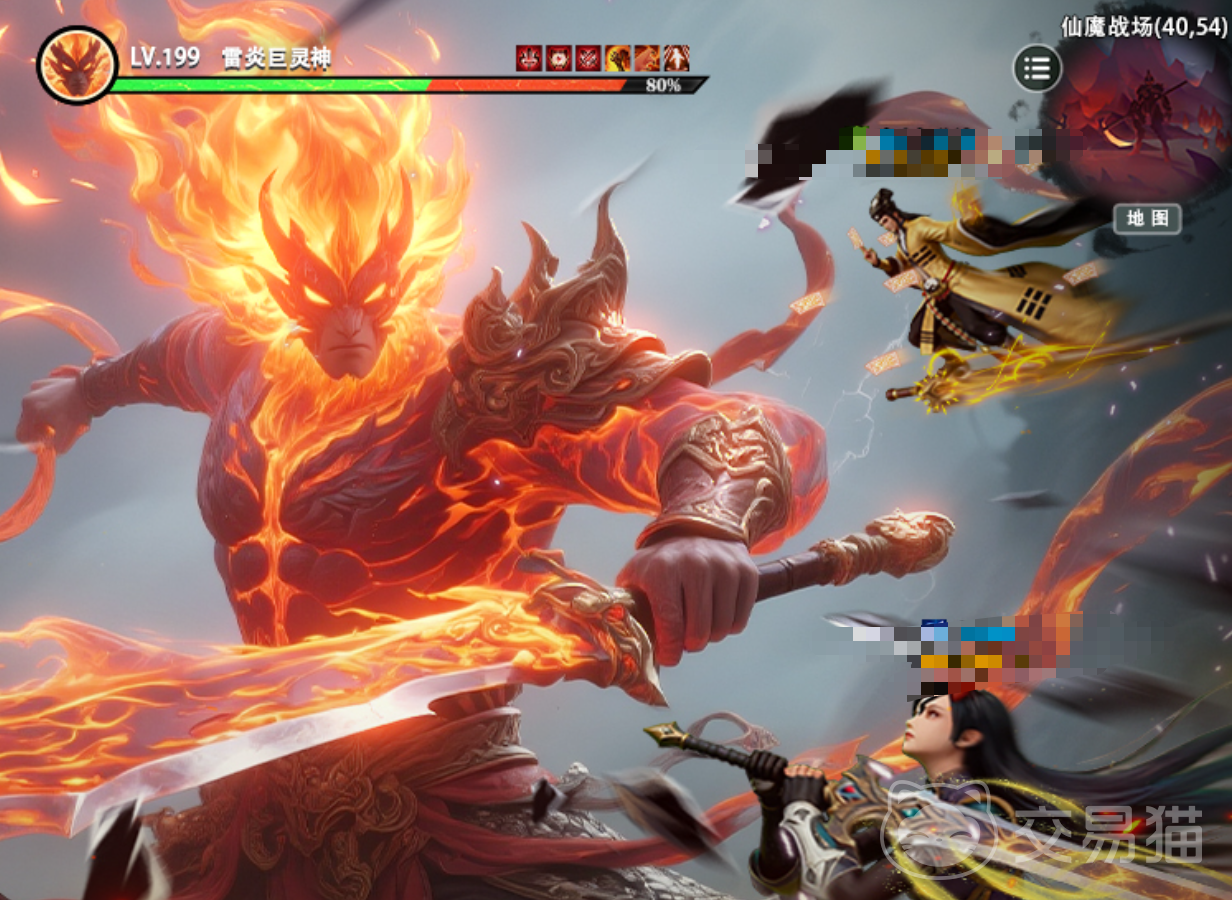1232x900 pixels.
Task: Open the 地图 map button
Action: point(1147,219)
